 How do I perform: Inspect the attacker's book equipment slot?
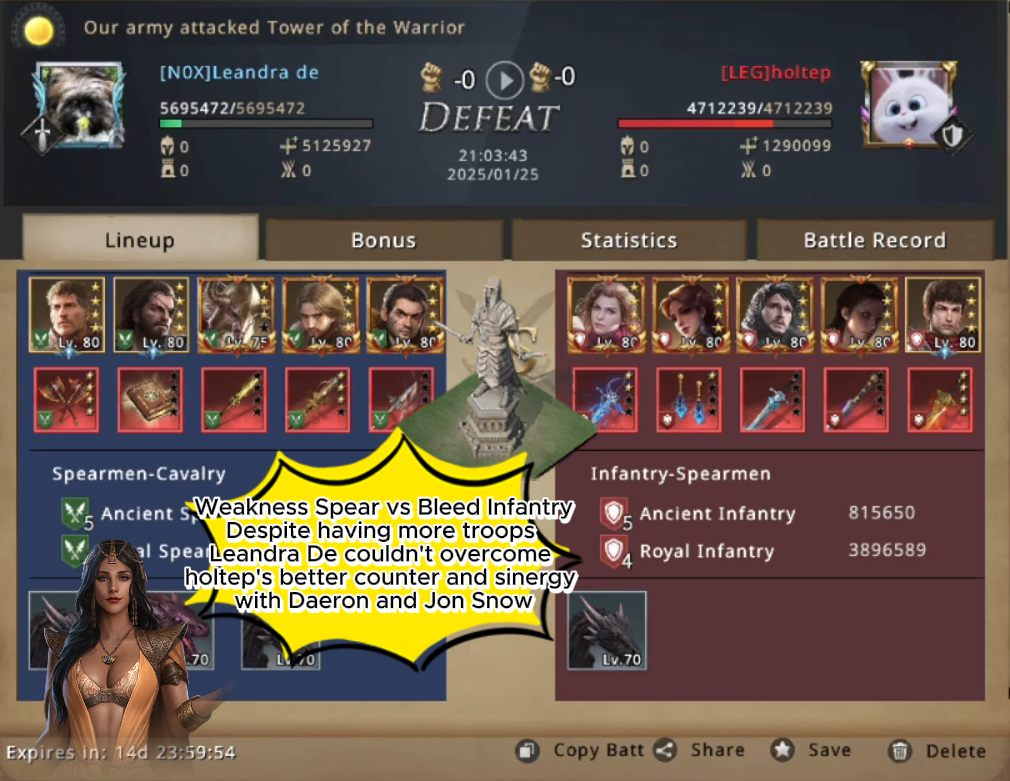click(150, 400)
